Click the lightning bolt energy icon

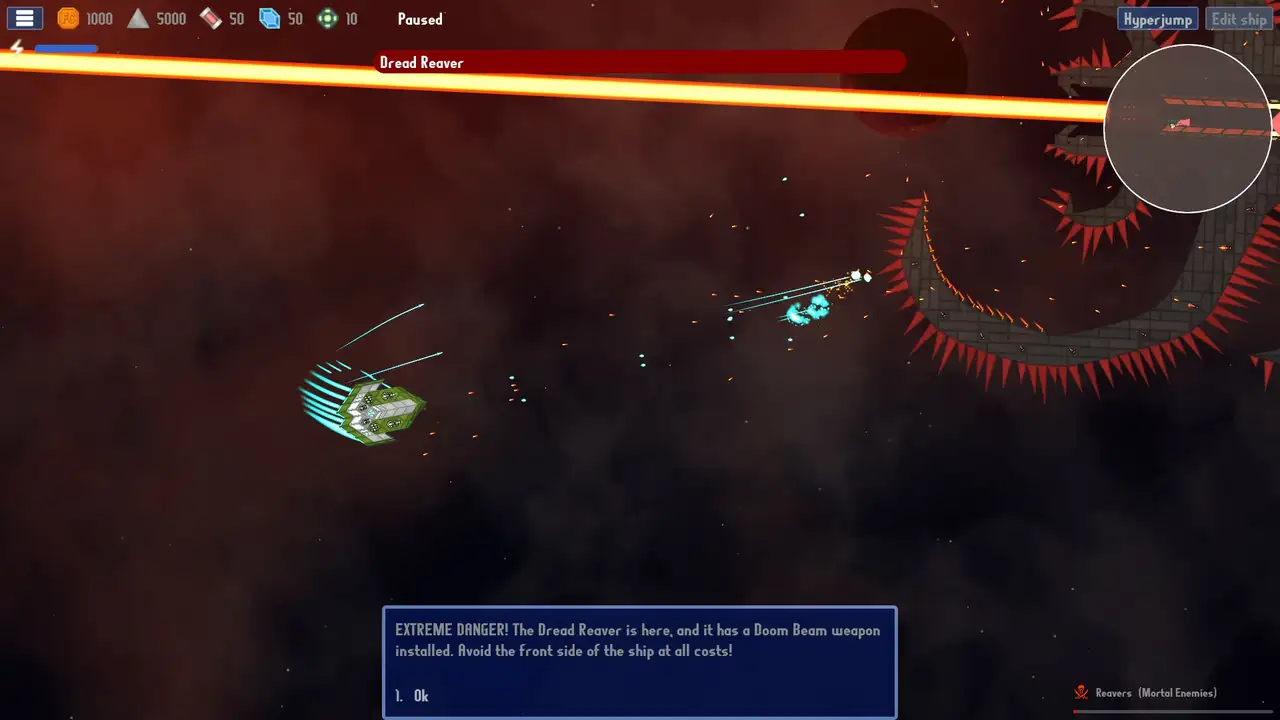point(16,46)
